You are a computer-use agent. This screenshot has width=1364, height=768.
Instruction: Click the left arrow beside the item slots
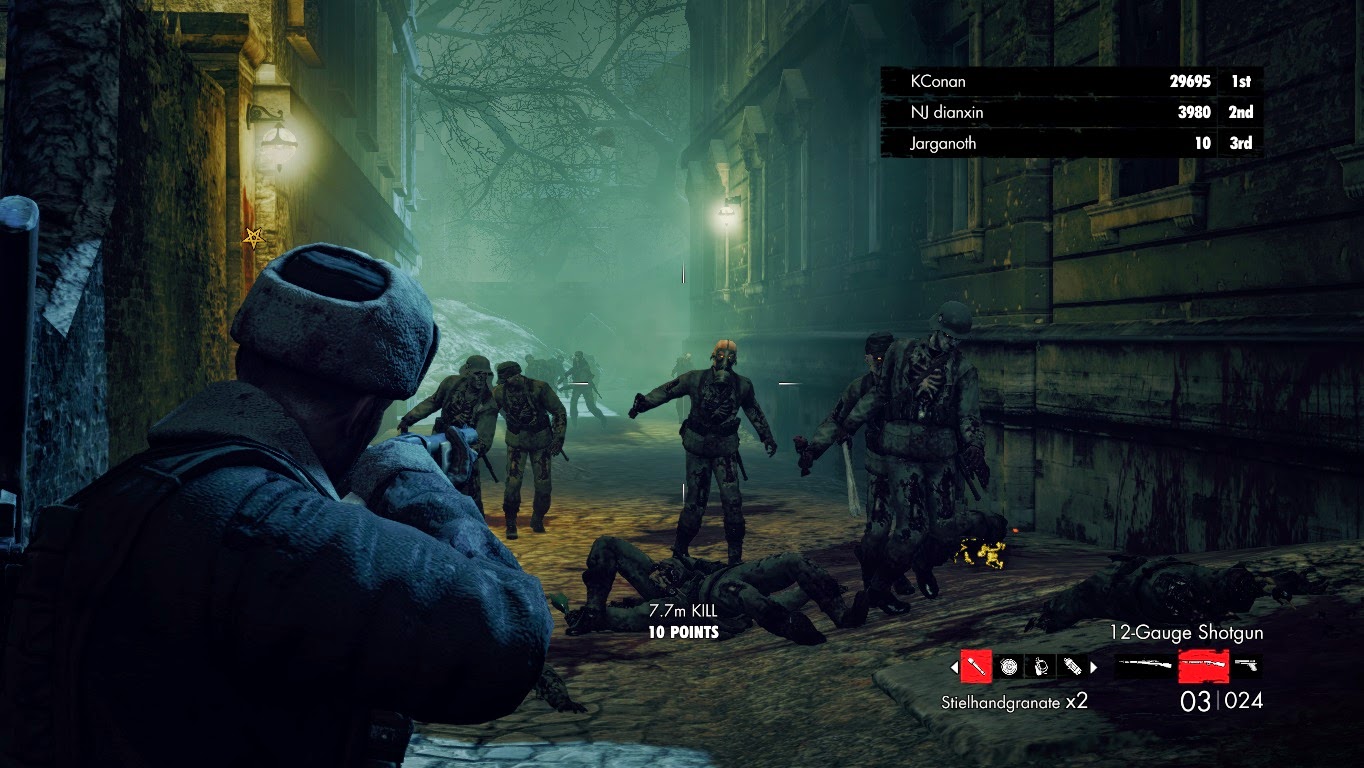coord(954,667)
